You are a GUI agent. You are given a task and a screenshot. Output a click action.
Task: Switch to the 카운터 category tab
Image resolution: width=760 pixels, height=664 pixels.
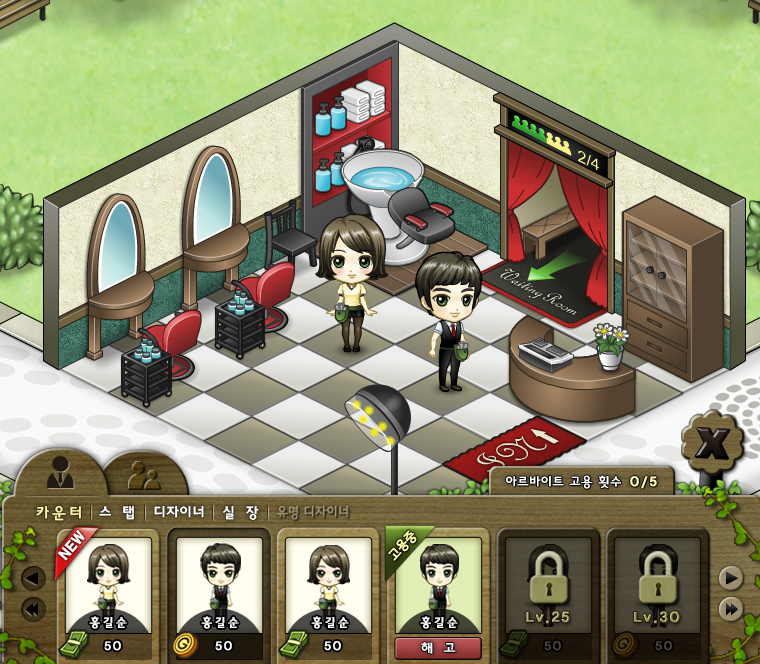click(x=59, y=512)
